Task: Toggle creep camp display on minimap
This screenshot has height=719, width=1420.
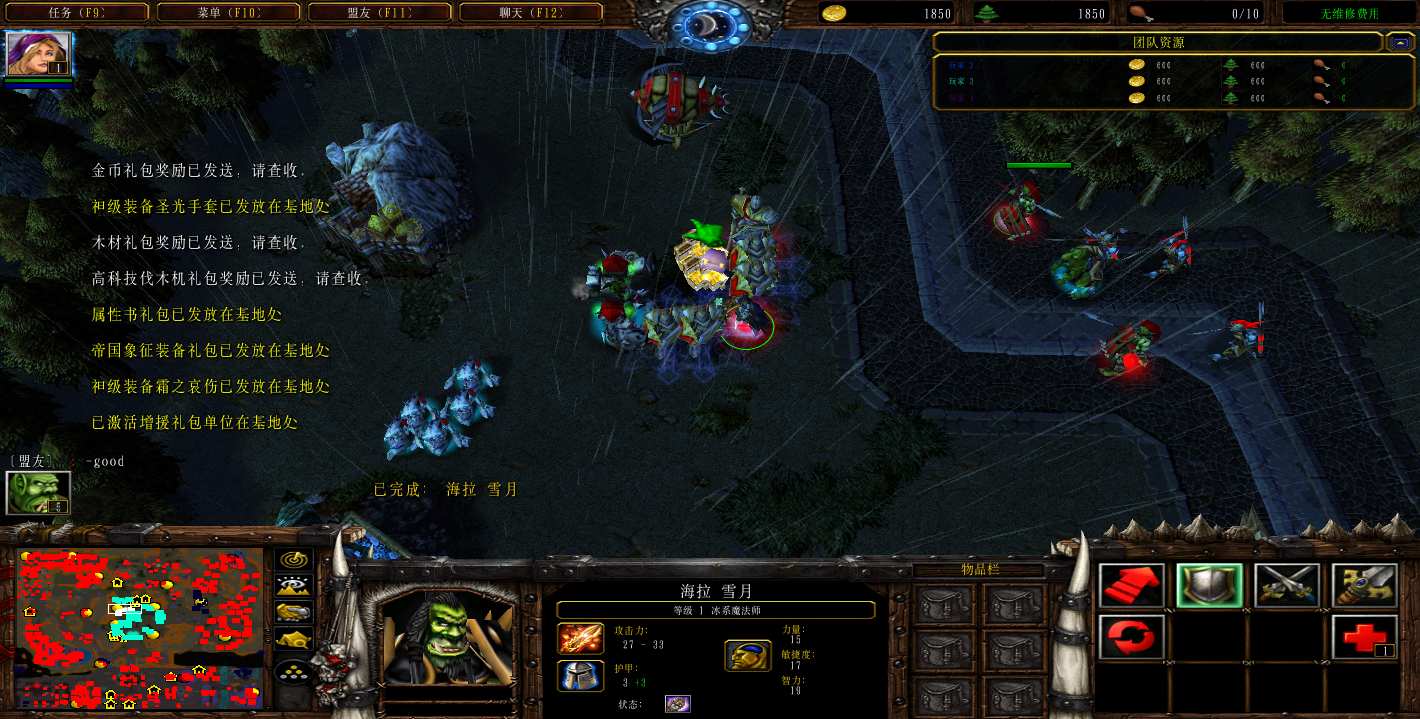Action: coord(294,638)
